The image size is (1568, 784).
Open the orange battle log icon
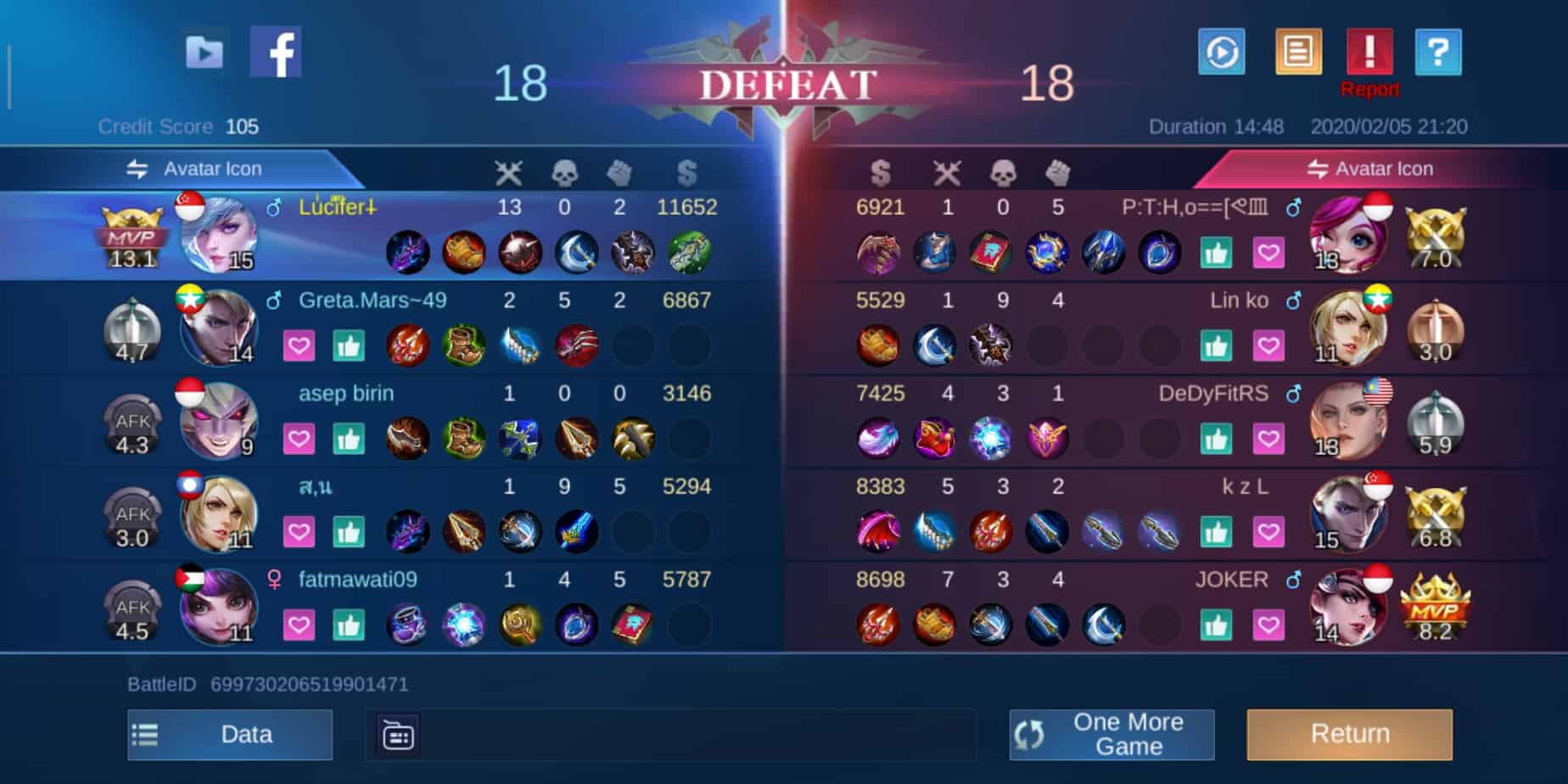click(x=1298, y=53)
